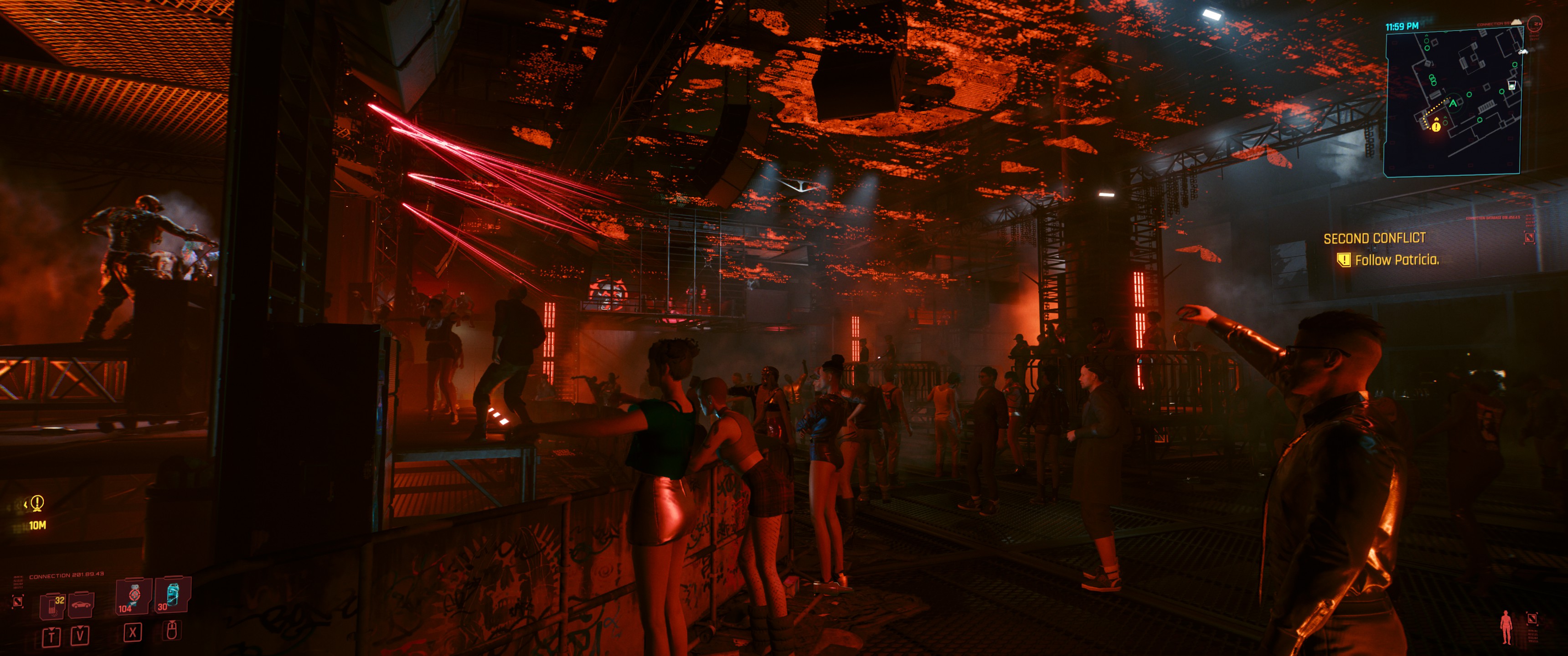Open the Second Conflict quest tracker
The image size is (1568, 656).
click(1374, 239)
